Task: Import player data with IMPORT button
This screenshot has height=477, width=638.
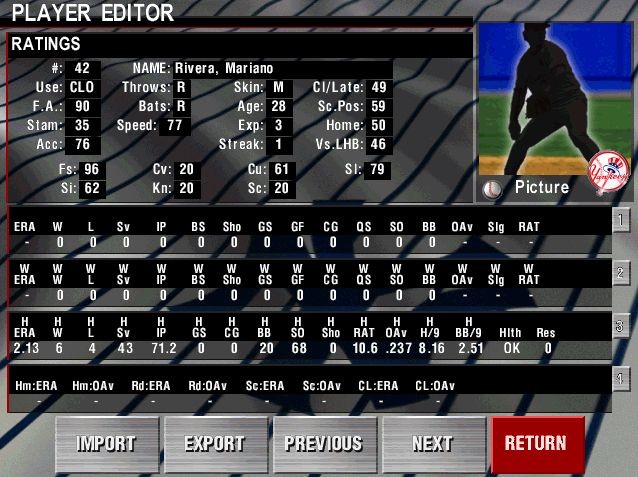Action: (107, 444)
